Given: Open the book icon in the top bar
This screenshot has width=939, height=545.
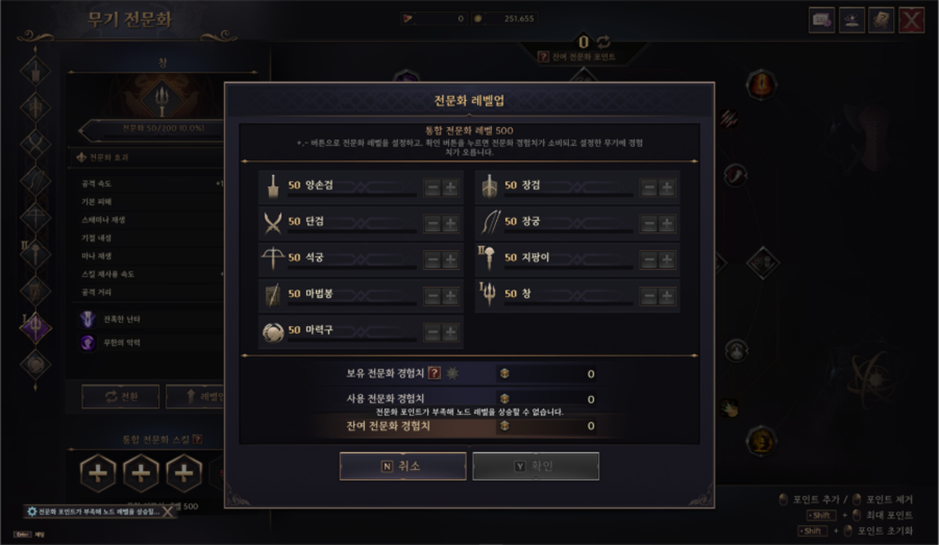Looking at the screenshot, I should [881, 20].
